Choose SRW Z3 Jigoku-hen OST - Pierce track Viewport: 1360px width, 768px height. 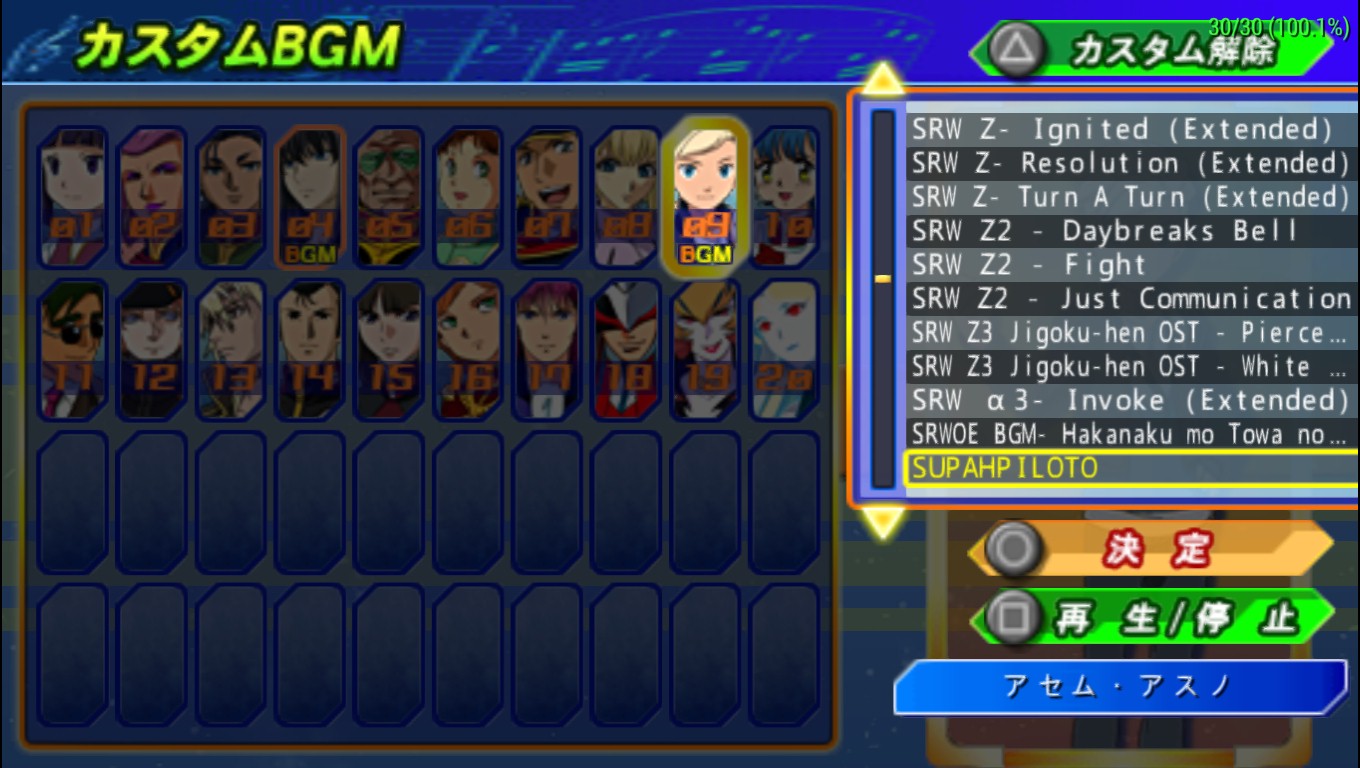coord(1130,333)
